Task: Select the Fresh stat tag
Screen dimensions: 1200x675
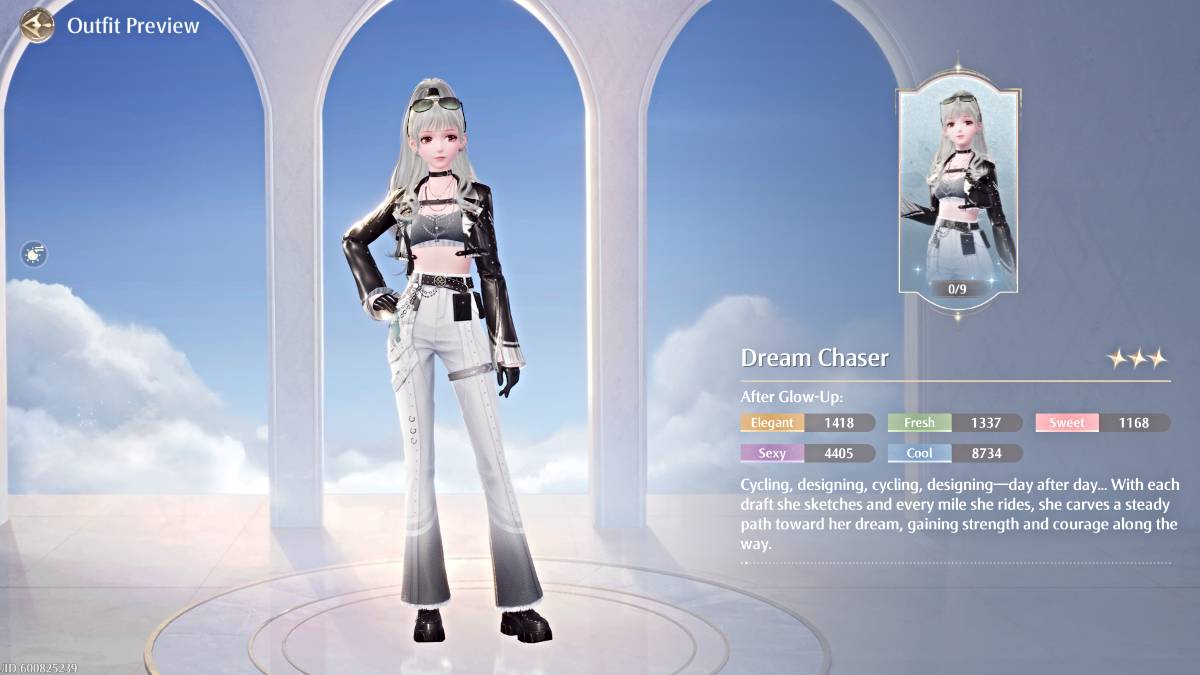Action: 919,423
